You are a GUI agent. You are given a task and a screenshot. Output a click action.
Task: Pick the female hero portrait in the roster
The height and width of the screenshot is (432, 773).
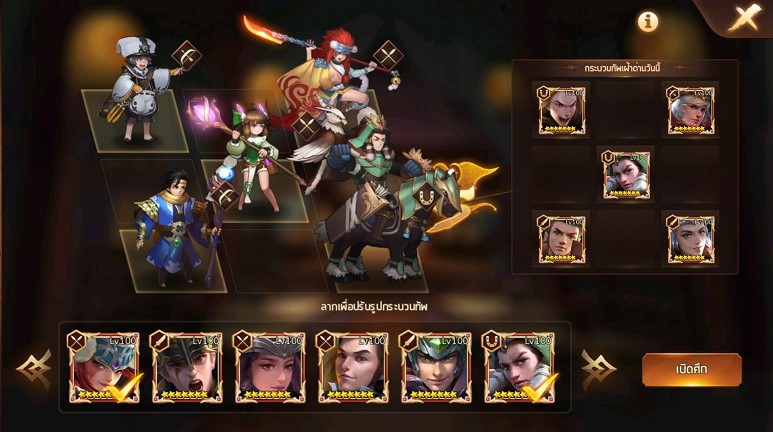coord(270,367)
